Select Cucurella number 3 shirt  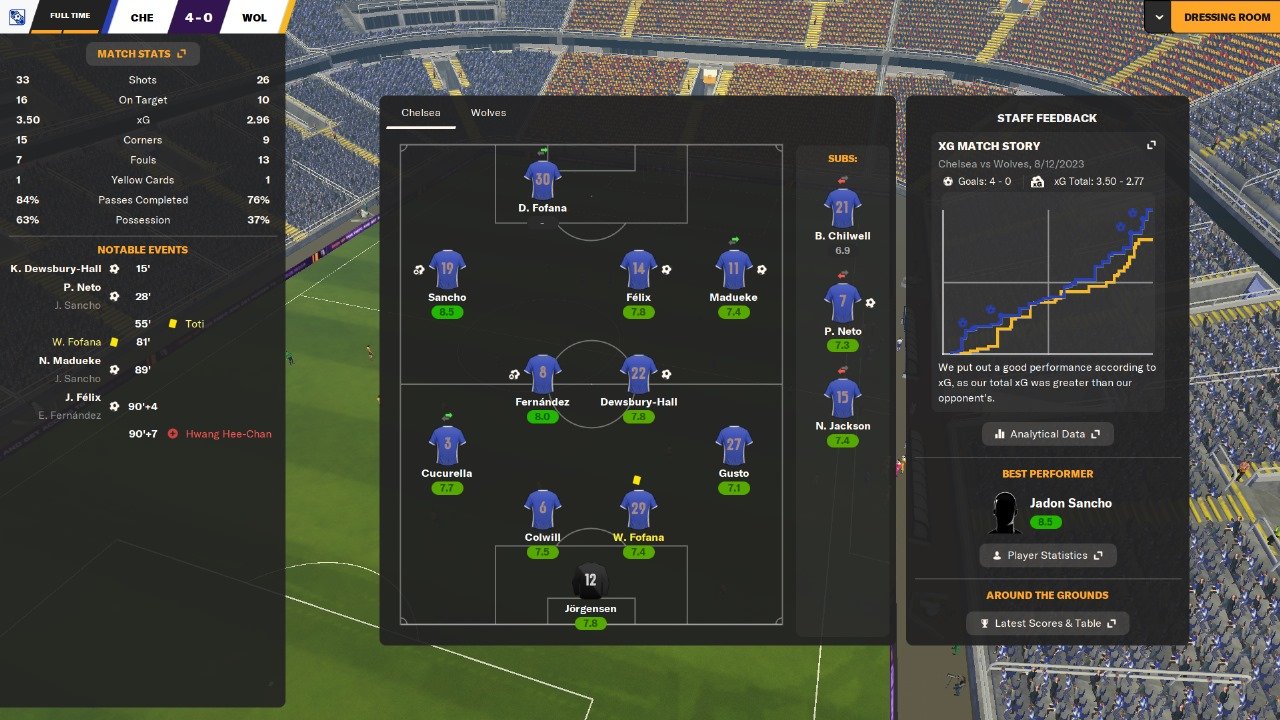(447, 446)
